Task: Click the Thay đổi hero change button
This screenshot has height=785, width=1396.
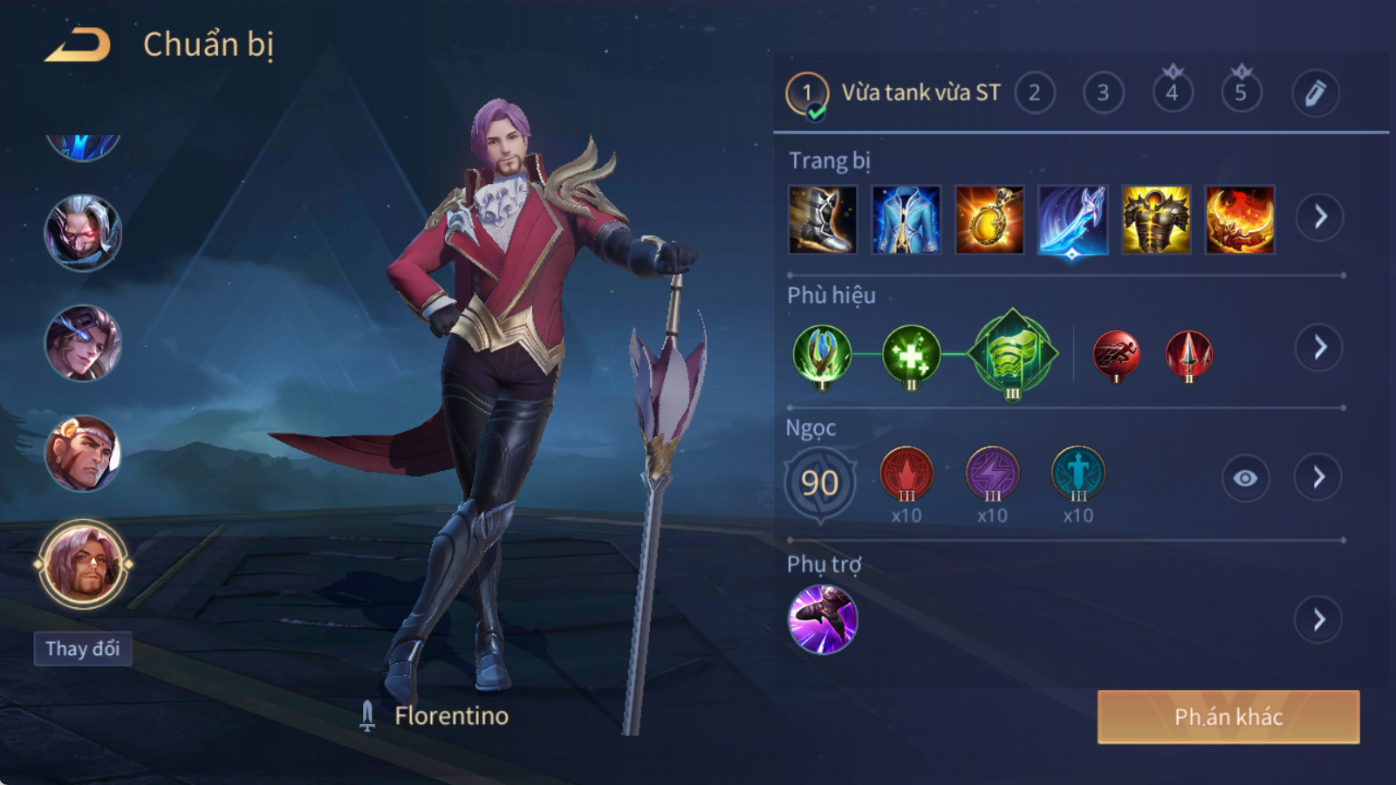Action: (x=83, y=648)
